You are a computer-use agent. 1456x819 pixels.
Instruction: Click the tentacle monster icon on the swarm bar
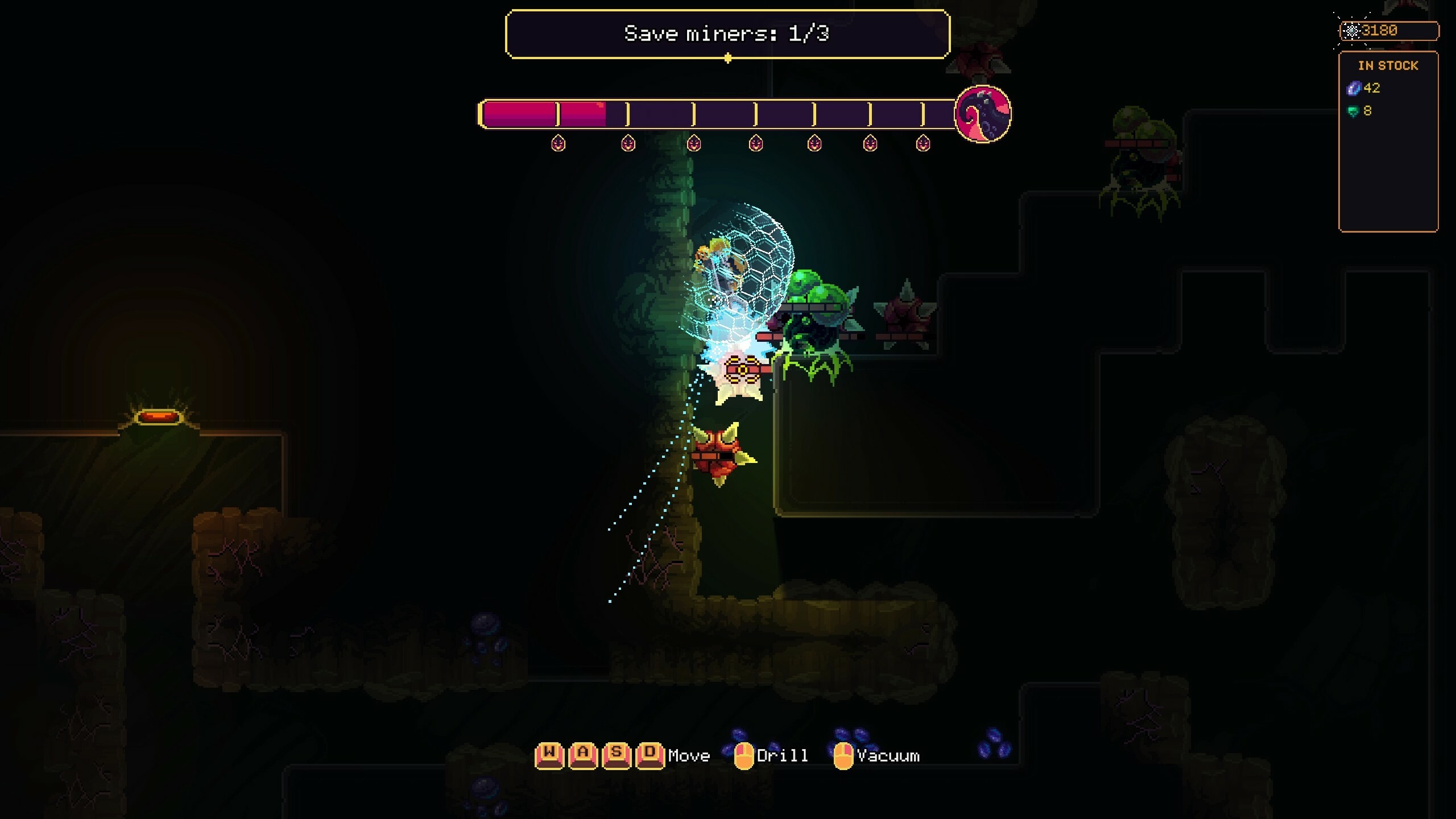[983, 114]
